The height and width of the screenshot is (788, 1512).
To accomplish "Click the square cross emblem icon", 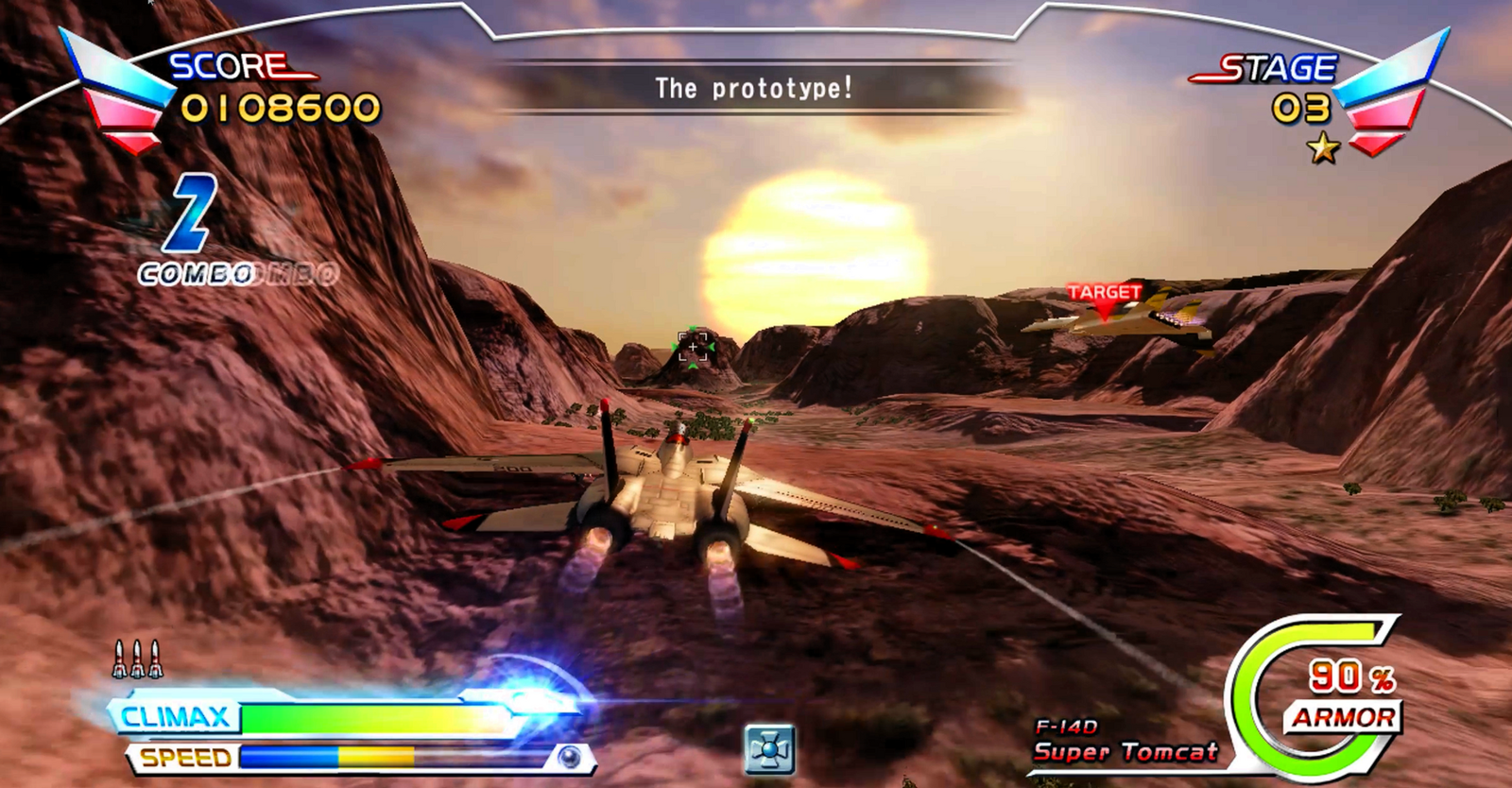I will pyautogui.click(x=768, y=749).
